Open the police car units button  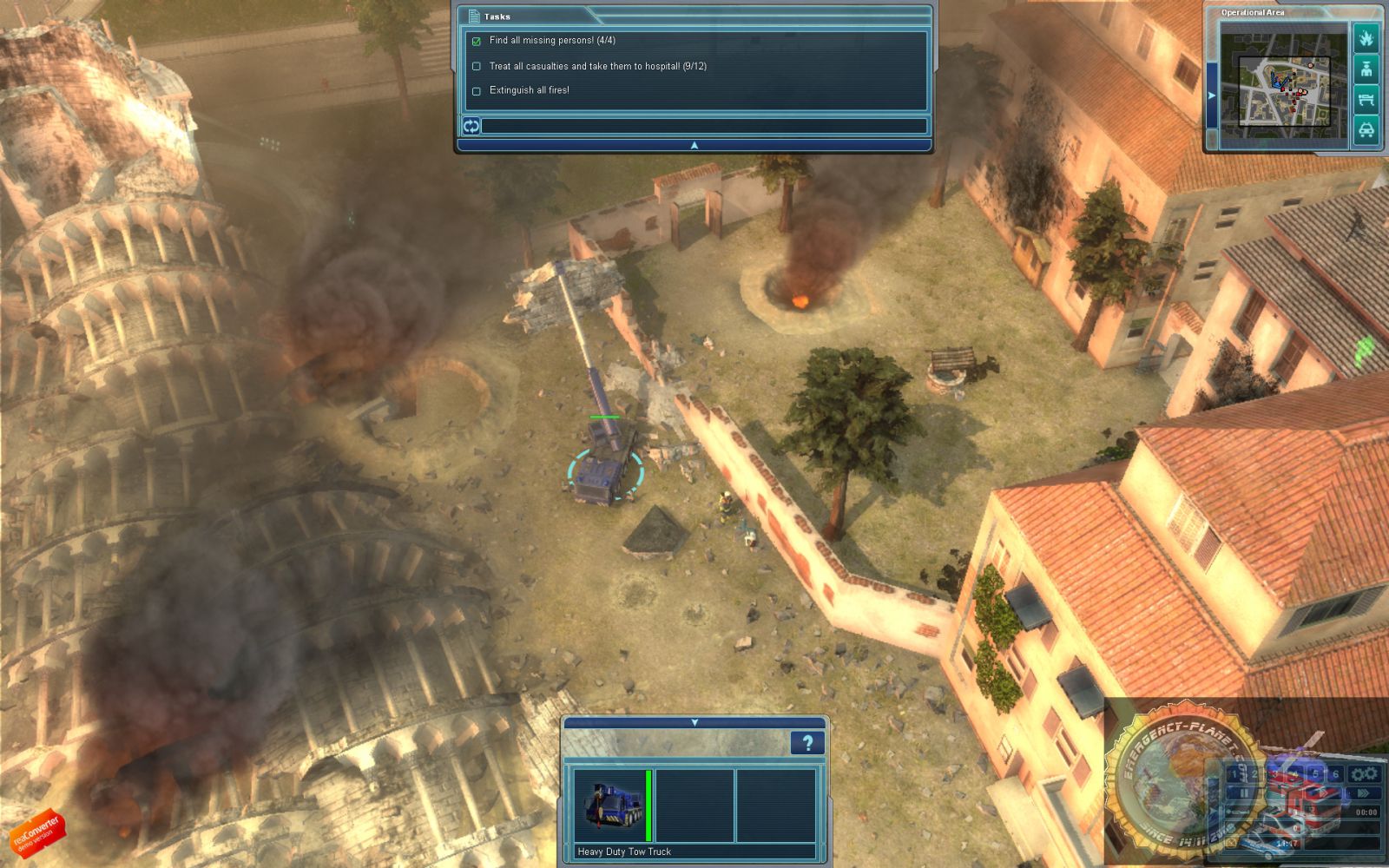1366,130
